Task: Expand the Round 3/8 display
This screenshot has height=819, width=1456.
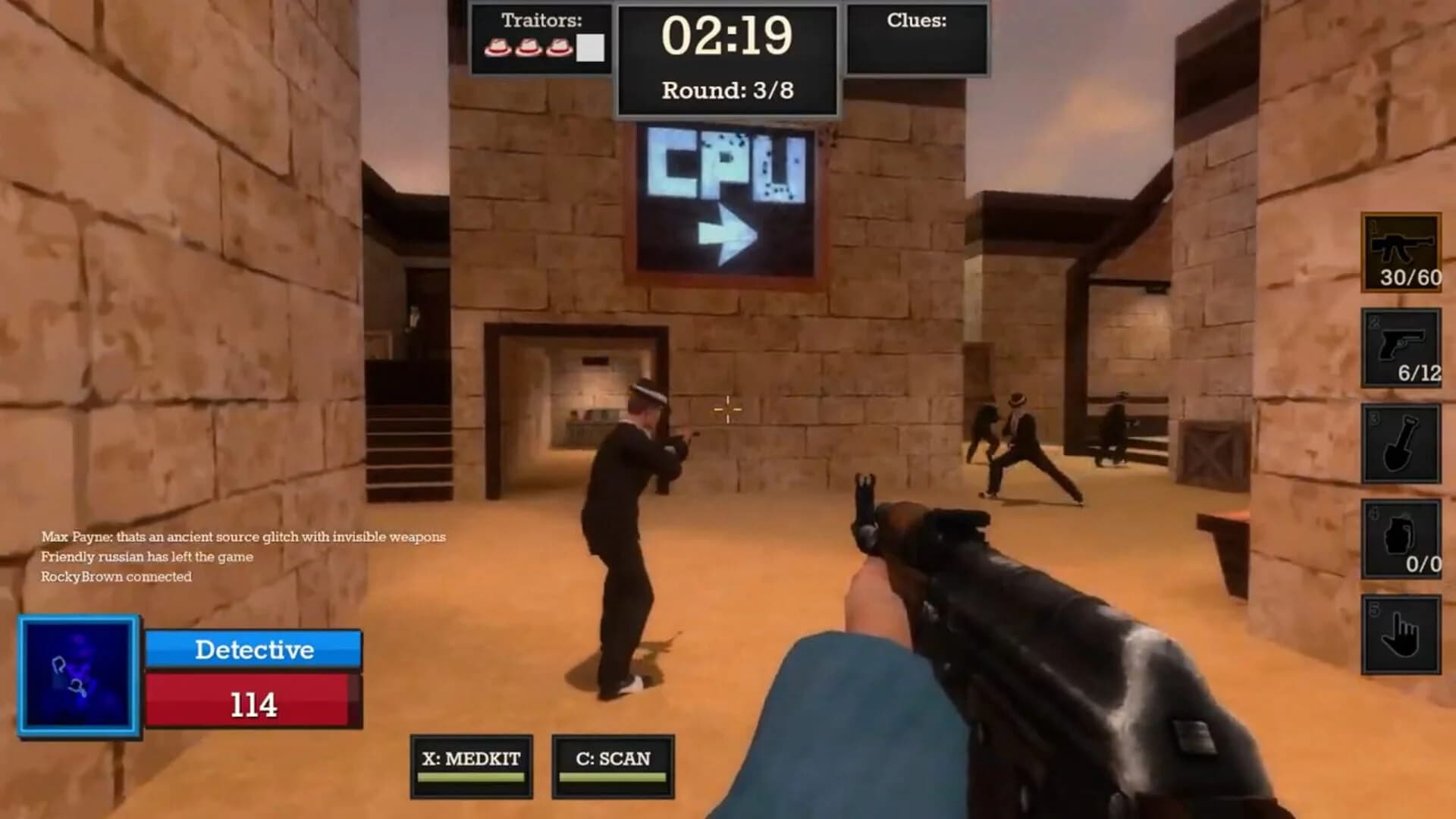Action: tap(726, 91)
